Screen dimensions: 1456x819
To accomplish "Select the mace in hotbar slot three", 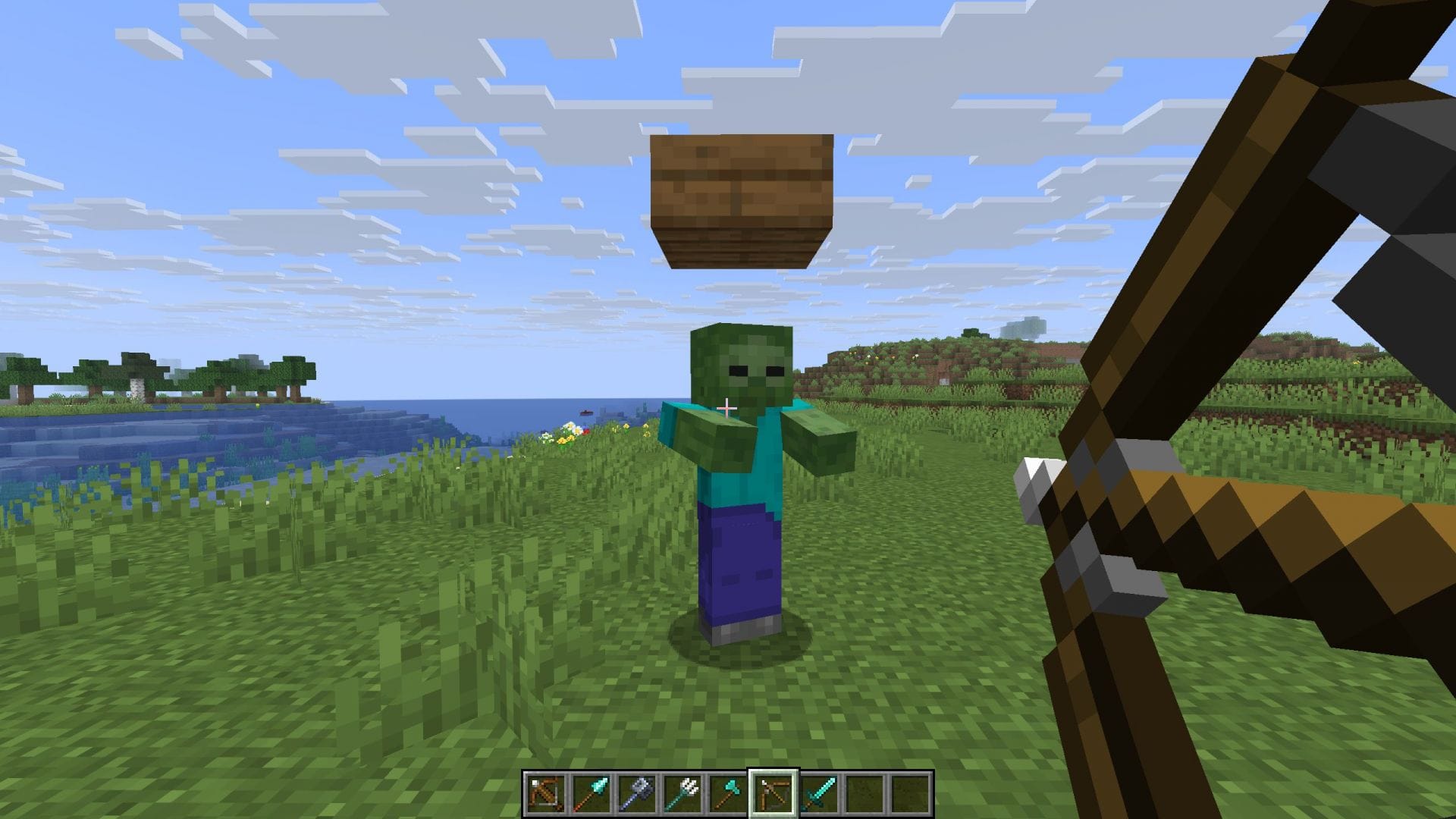I will coord(635,792).
